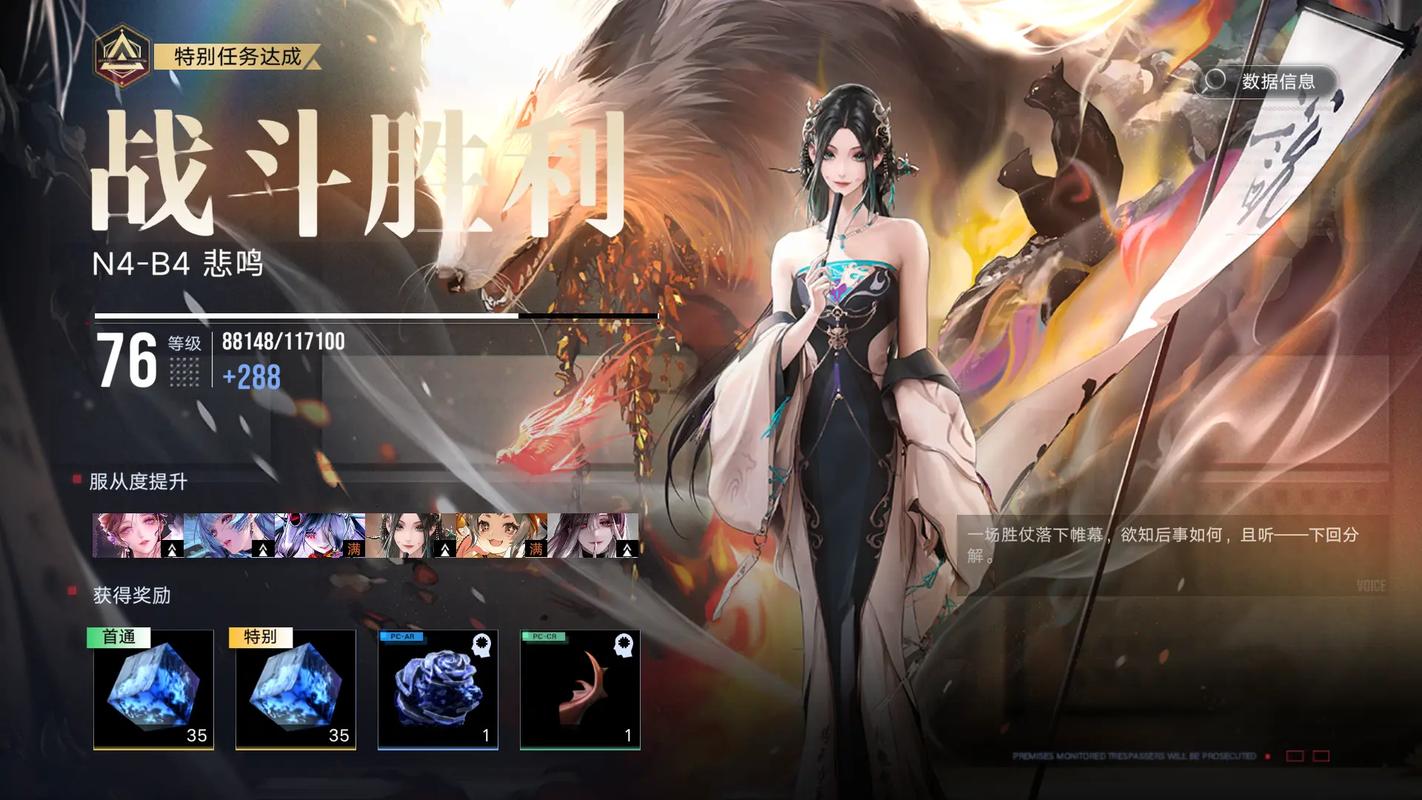1422x800 pixels.
Task: Click the 满 badge on the third portrait
Action: (x=354, y=548)
